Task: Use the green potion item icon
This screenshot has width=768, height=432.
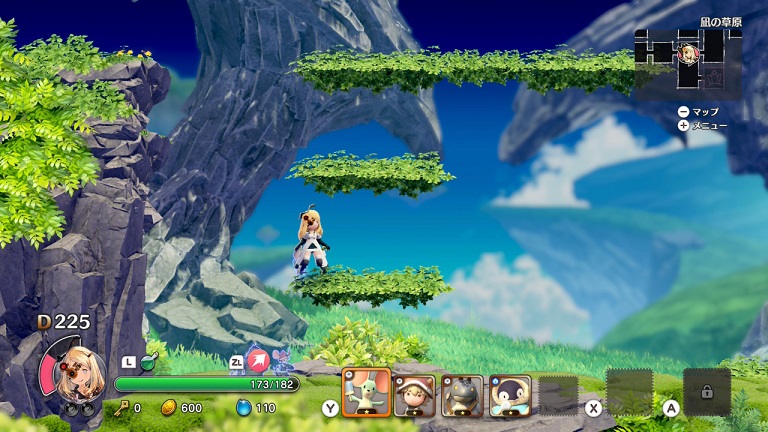Action: click(151, 360)
